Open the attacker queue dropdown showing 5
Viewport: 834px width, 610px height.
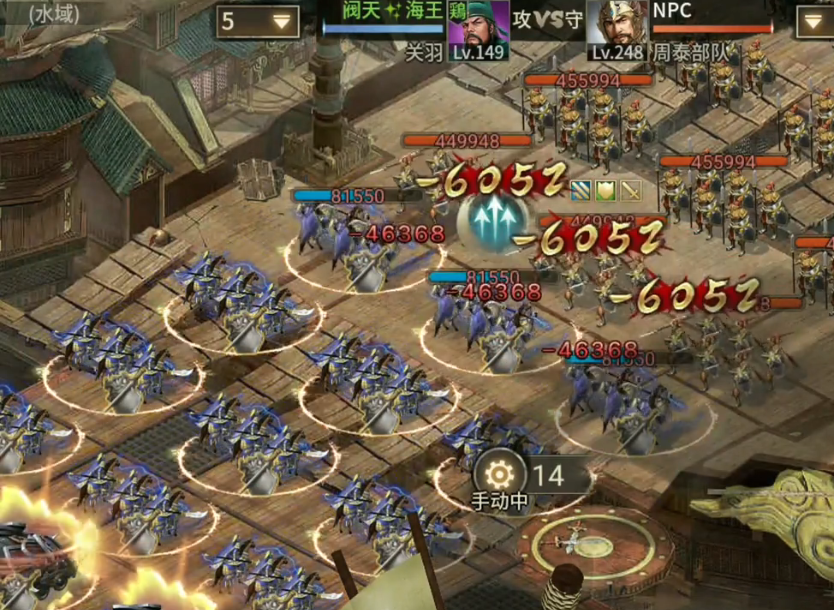pos(258,22)
